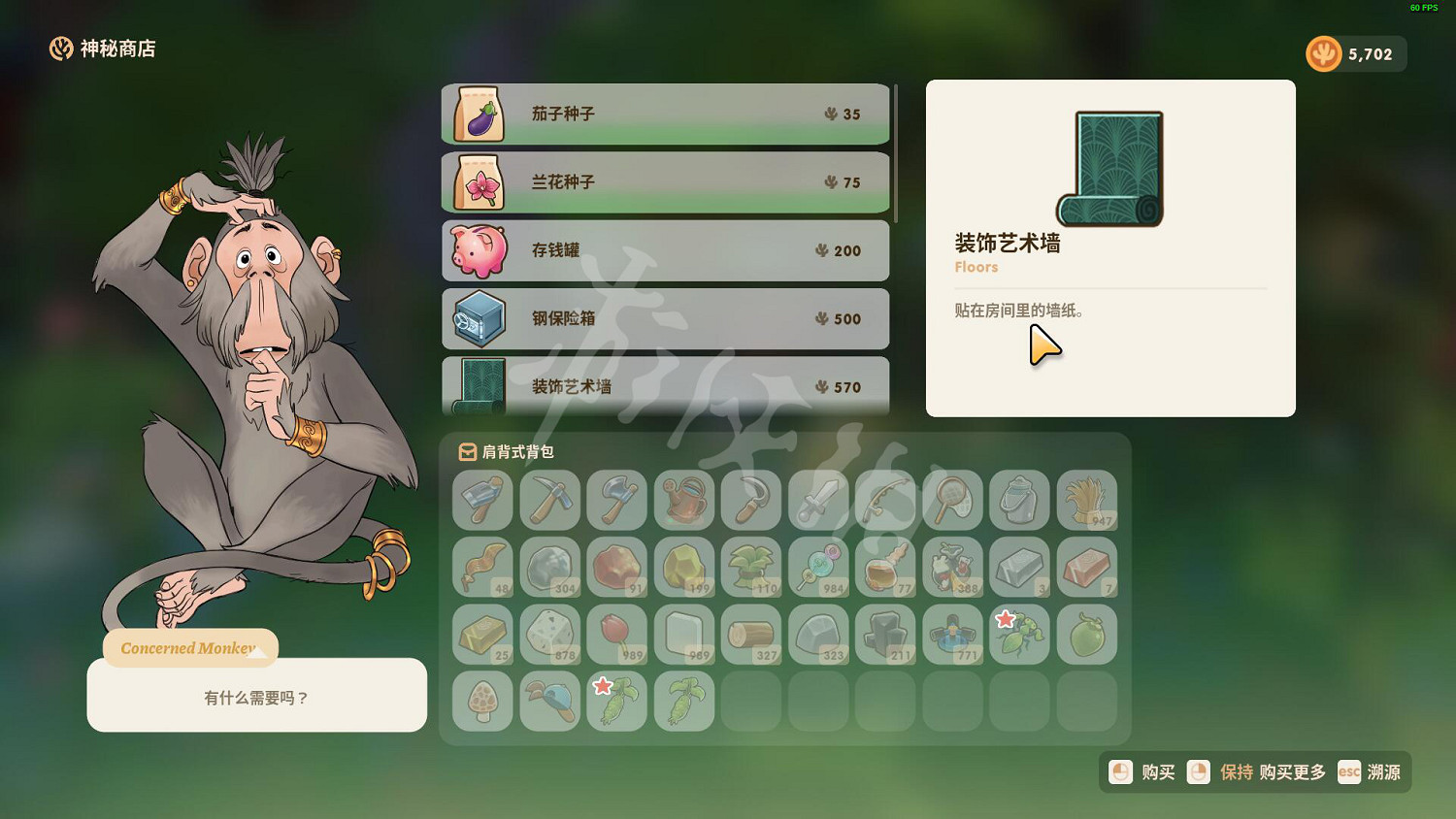Click the sword icon in the backpack
The width and height of the screenshot is (1456, 819).
coord(818,502)
